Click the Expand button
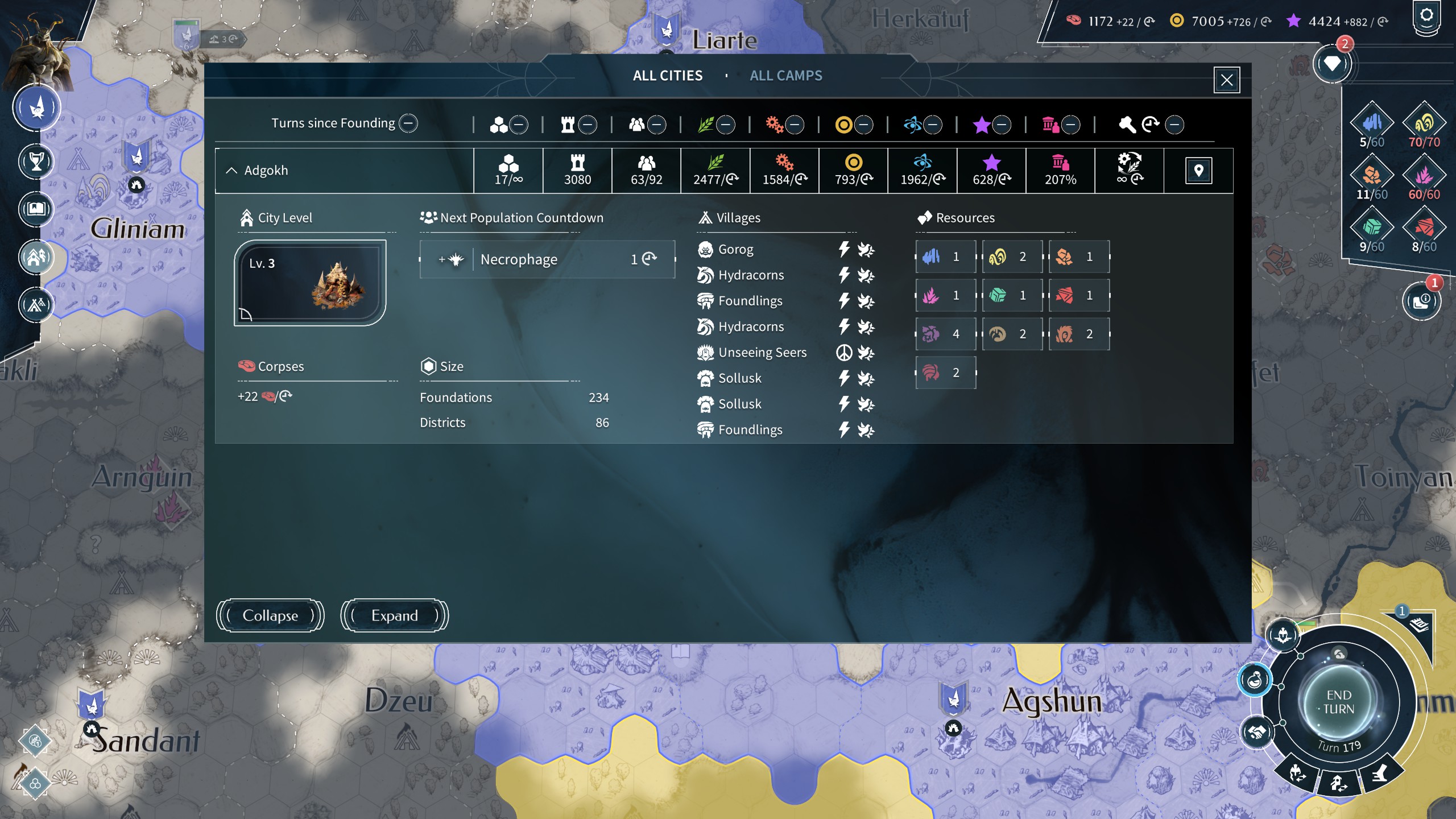 394,615
